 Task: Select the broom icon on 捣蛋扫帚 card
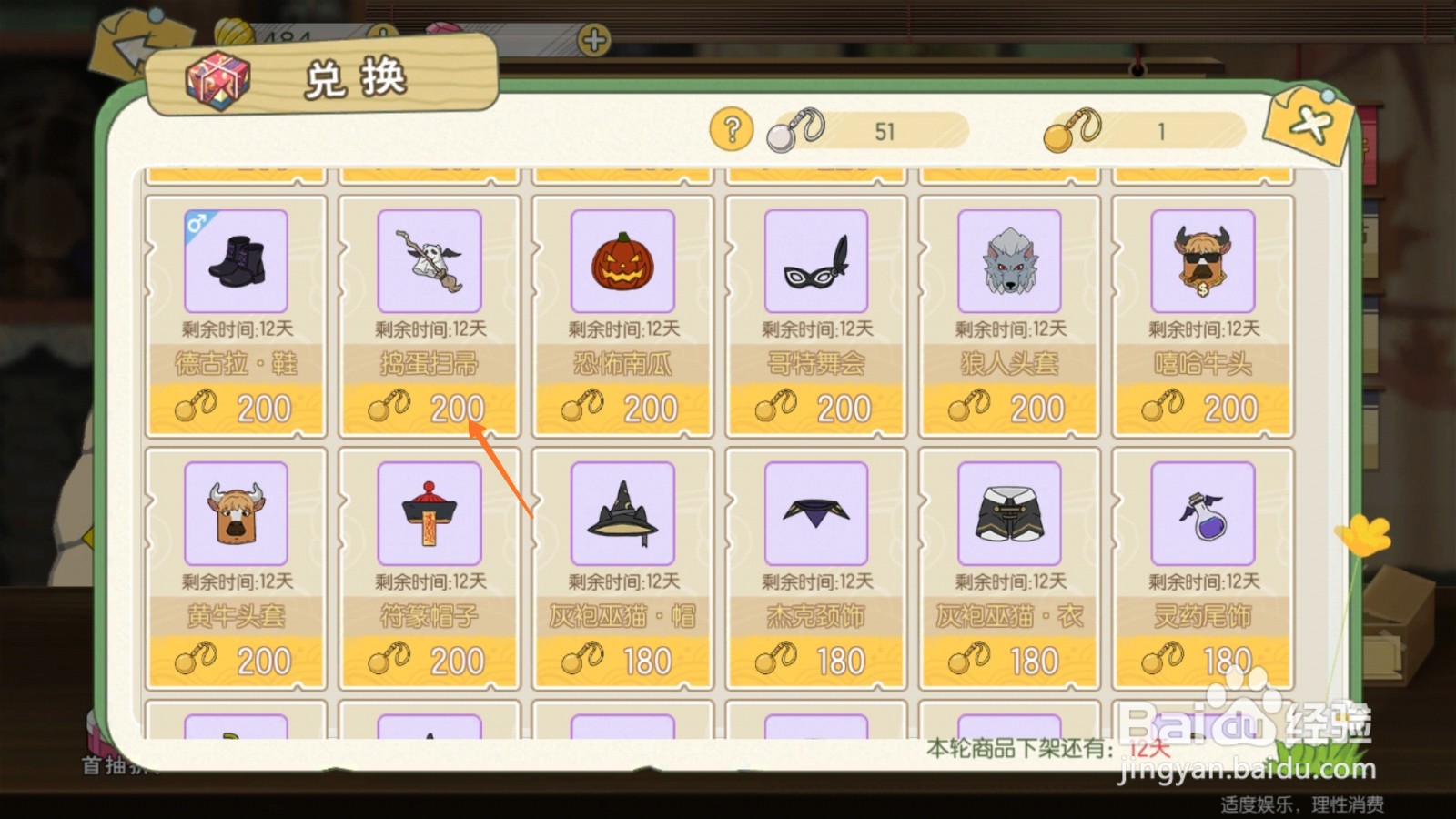430,261
